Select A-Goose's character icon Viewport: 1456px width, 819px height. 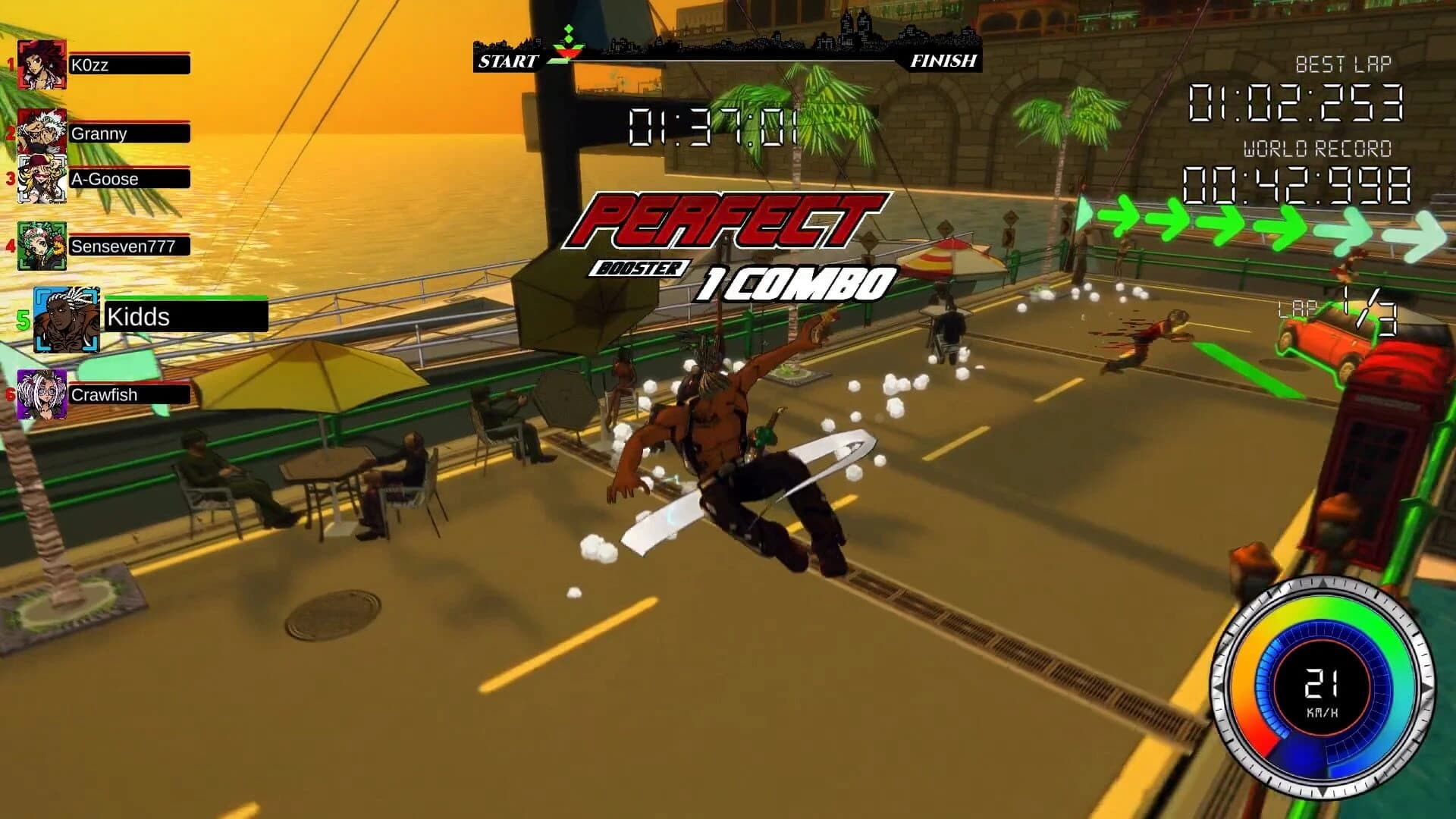point(42,180)
